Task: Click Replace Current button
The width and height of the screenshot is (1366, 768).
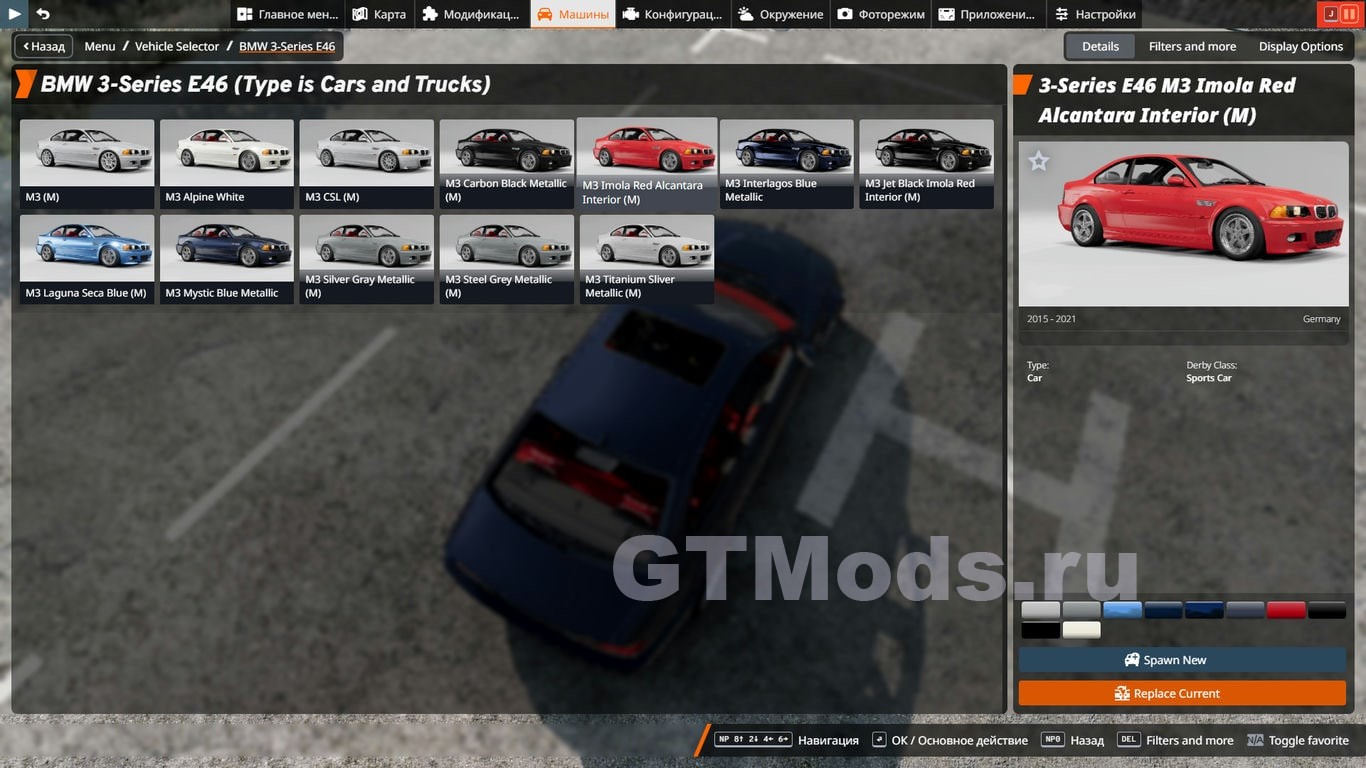Action: coord(1182,693)
